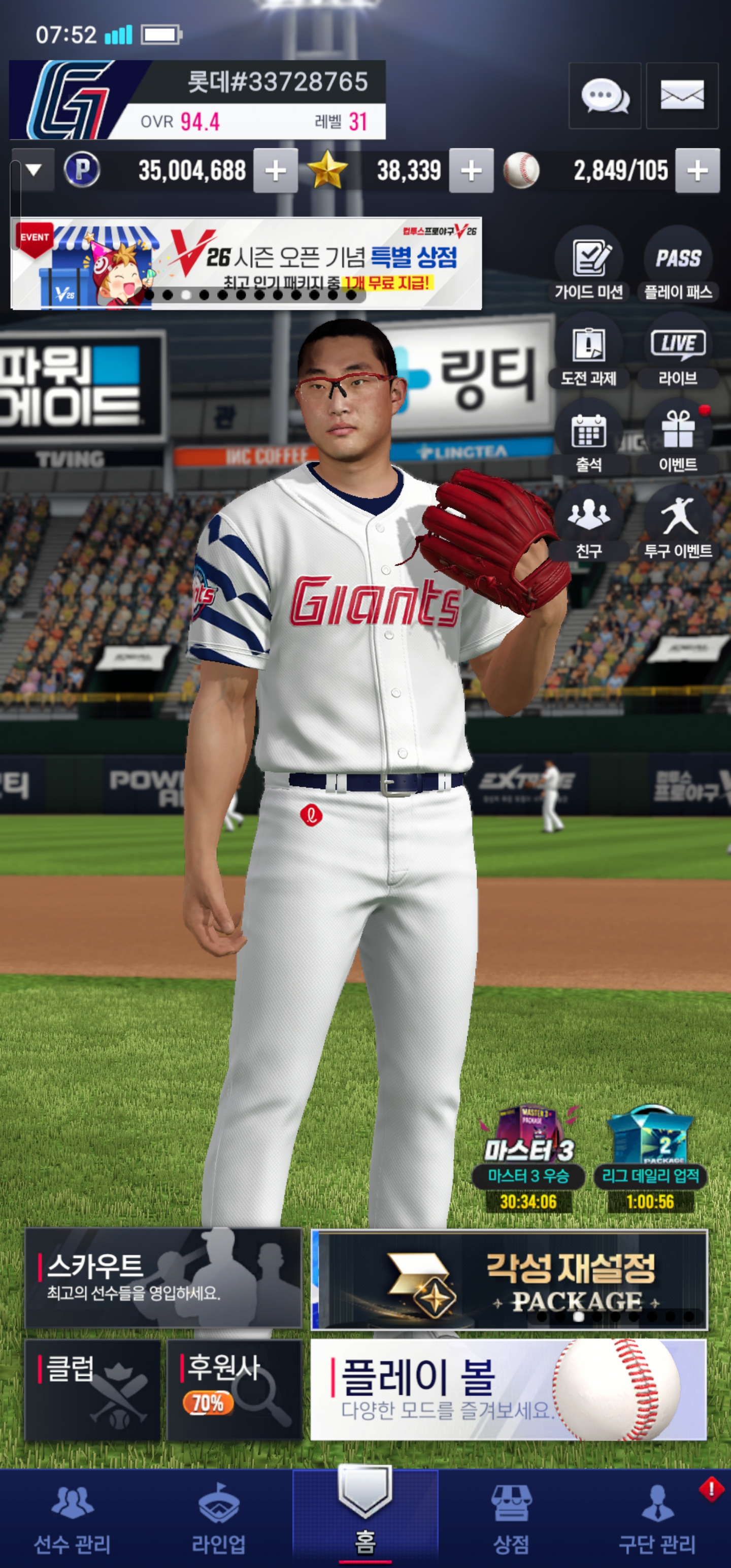Expand the currency dropdown arrow

pos(34,170)
